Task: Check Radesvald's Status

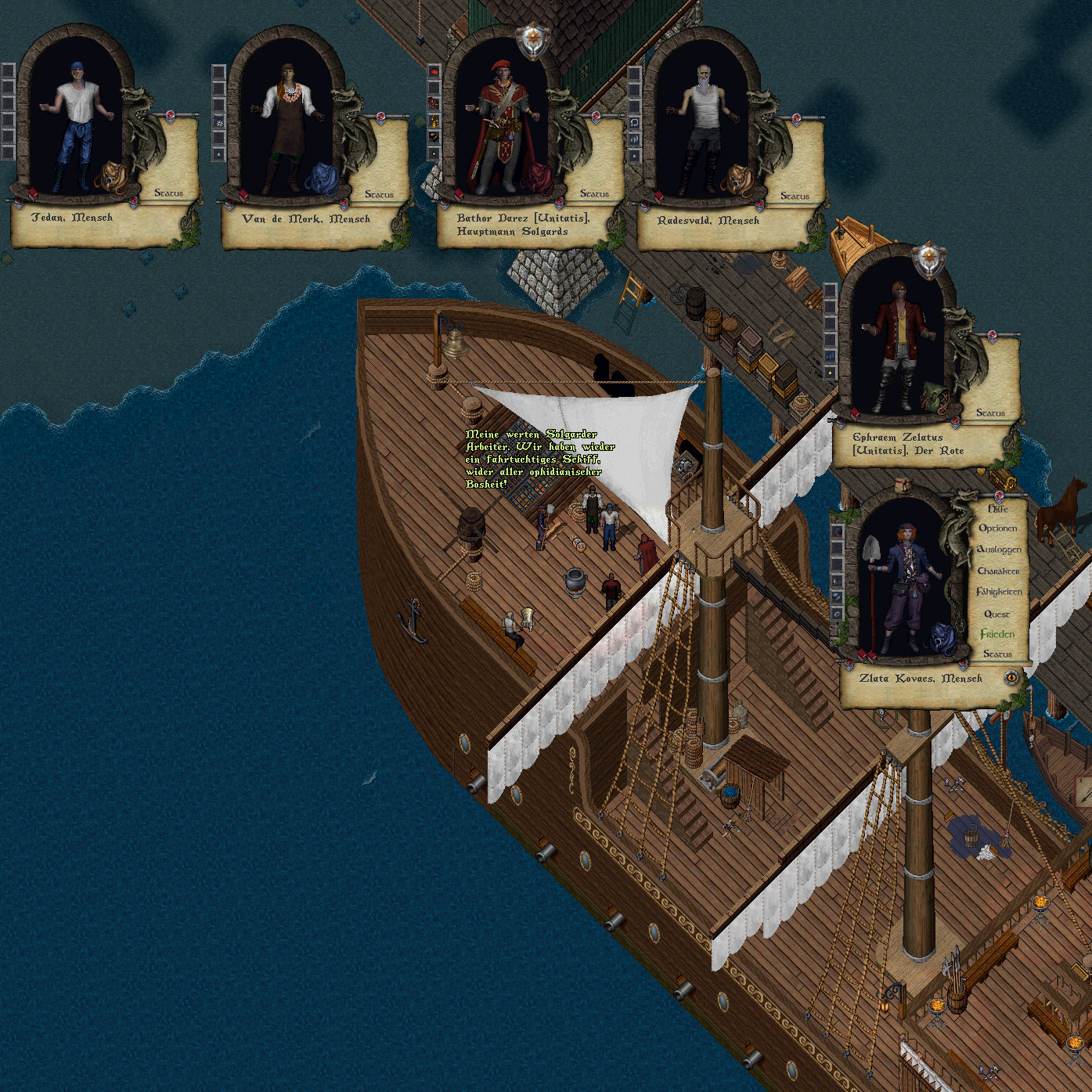Action: (795, 196)
